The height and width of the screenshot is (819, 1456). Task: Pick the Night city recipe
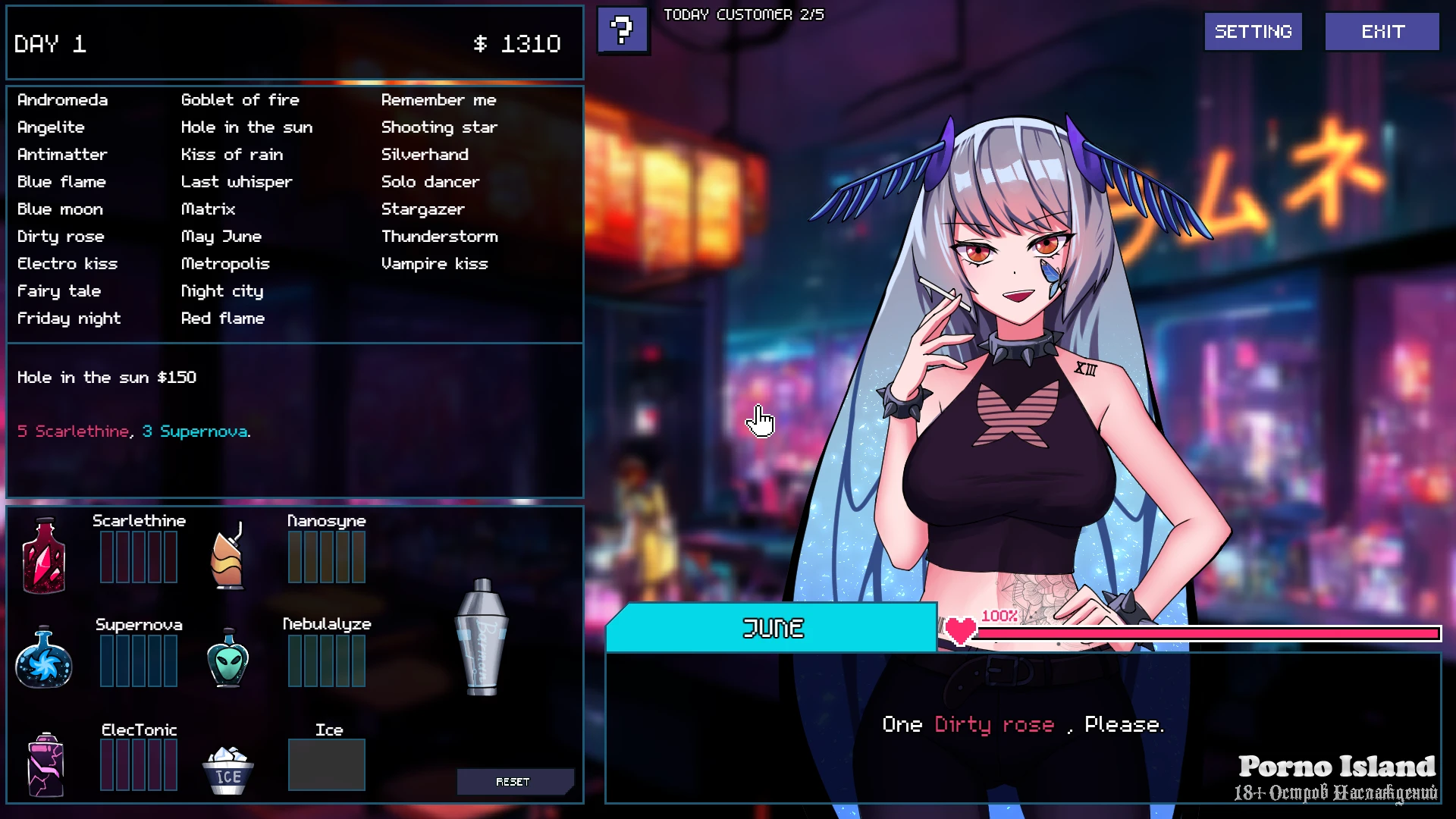point(221,291)
